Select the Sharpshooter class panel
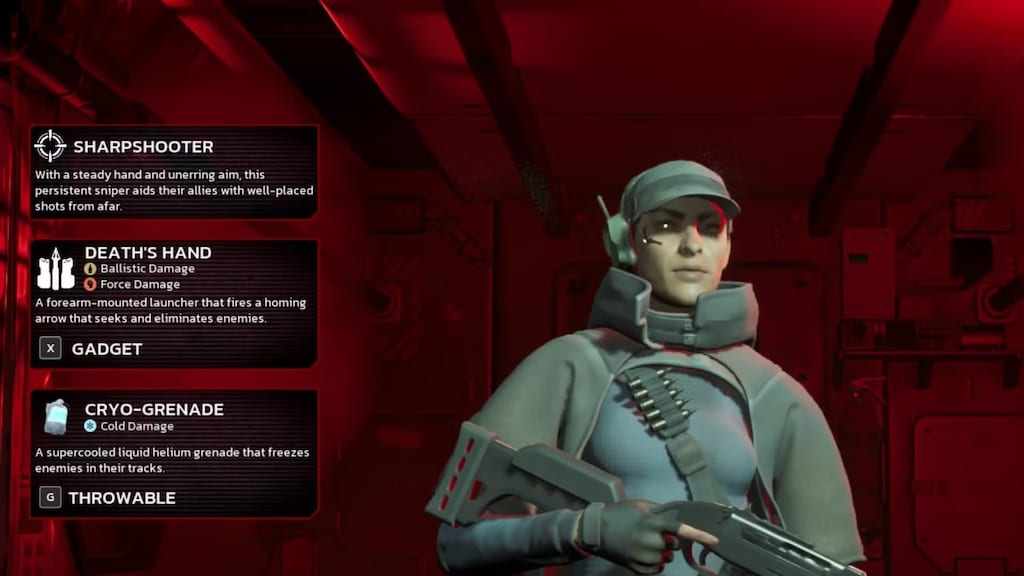This screenshot has height=576, width=1024. pos(174,172)
